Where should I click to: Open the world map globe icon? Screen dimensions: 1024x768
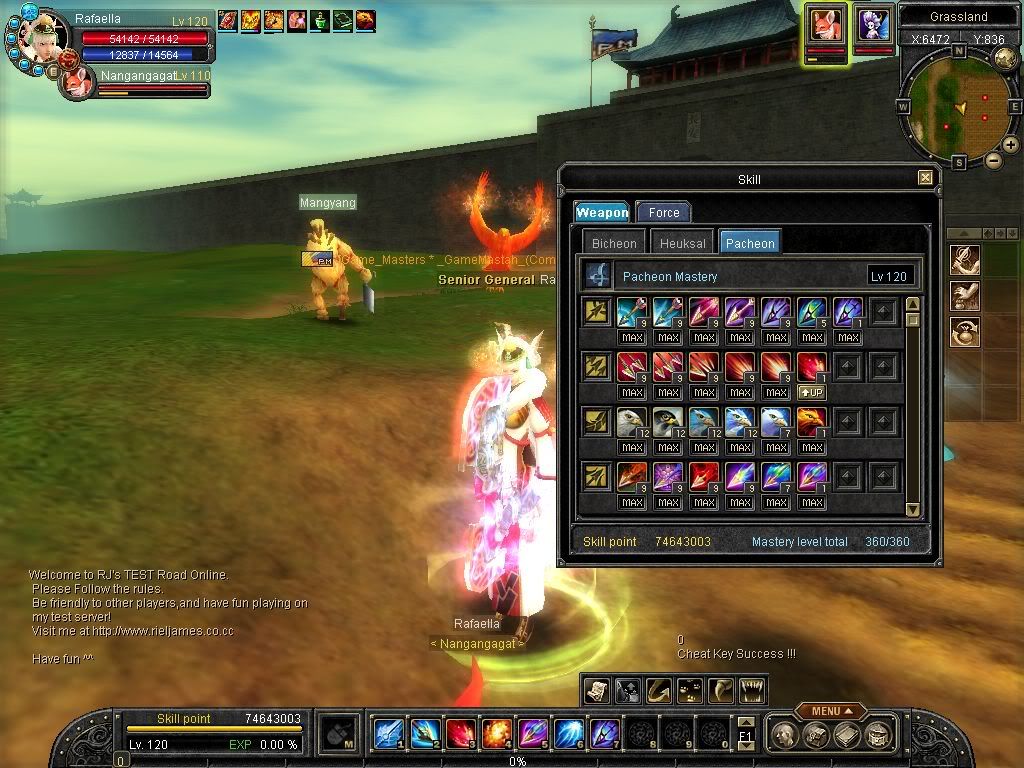pyautogui.click(x=1006, y=57)
